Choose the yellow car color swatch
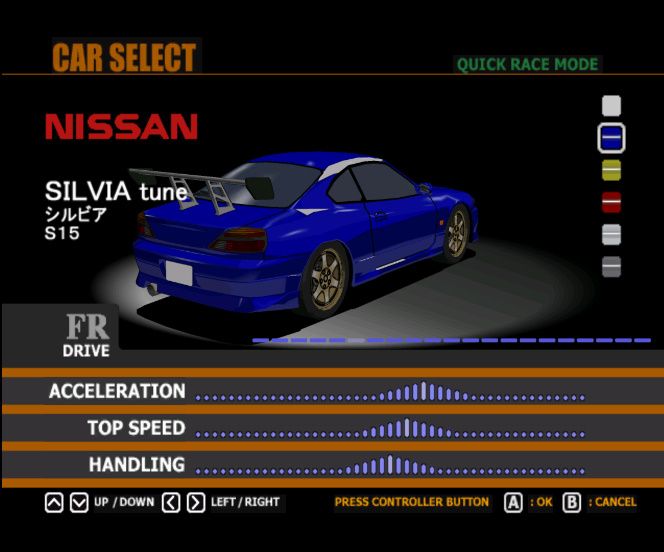Viewport: 664px width, 552px height. [611, 170]
